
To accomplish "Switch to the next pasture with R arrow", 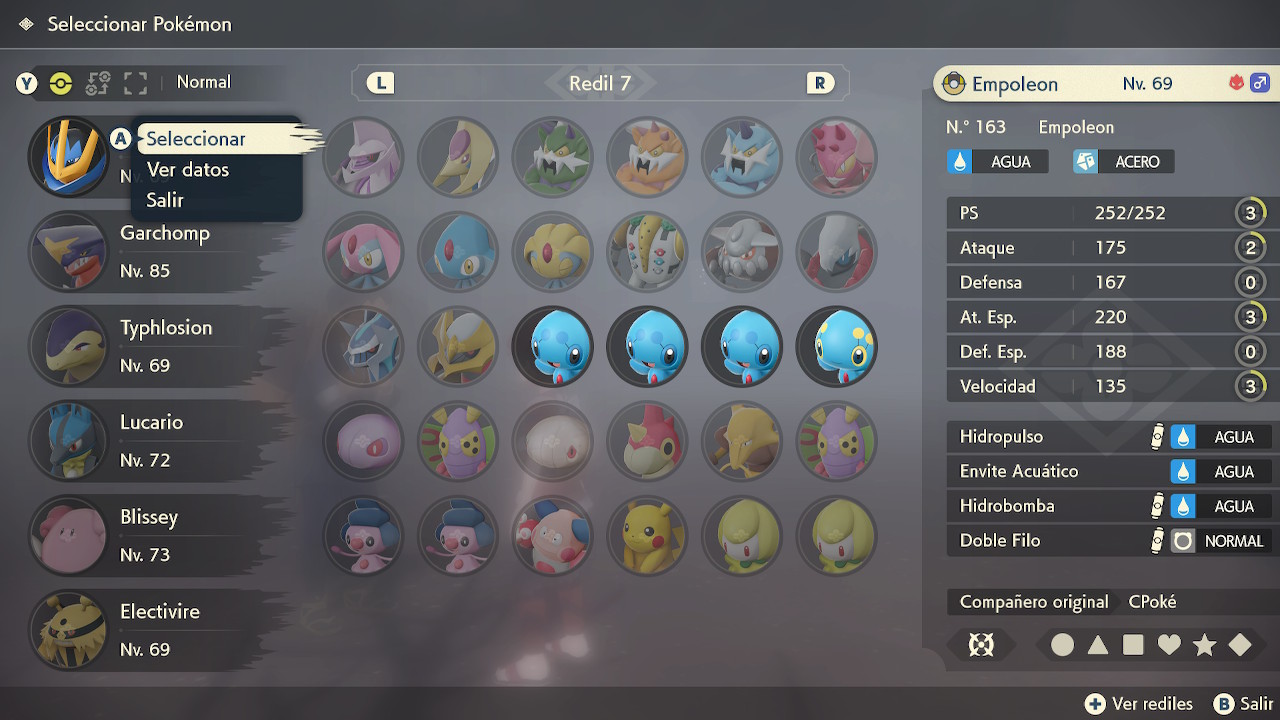I will [x=820, y=83].
